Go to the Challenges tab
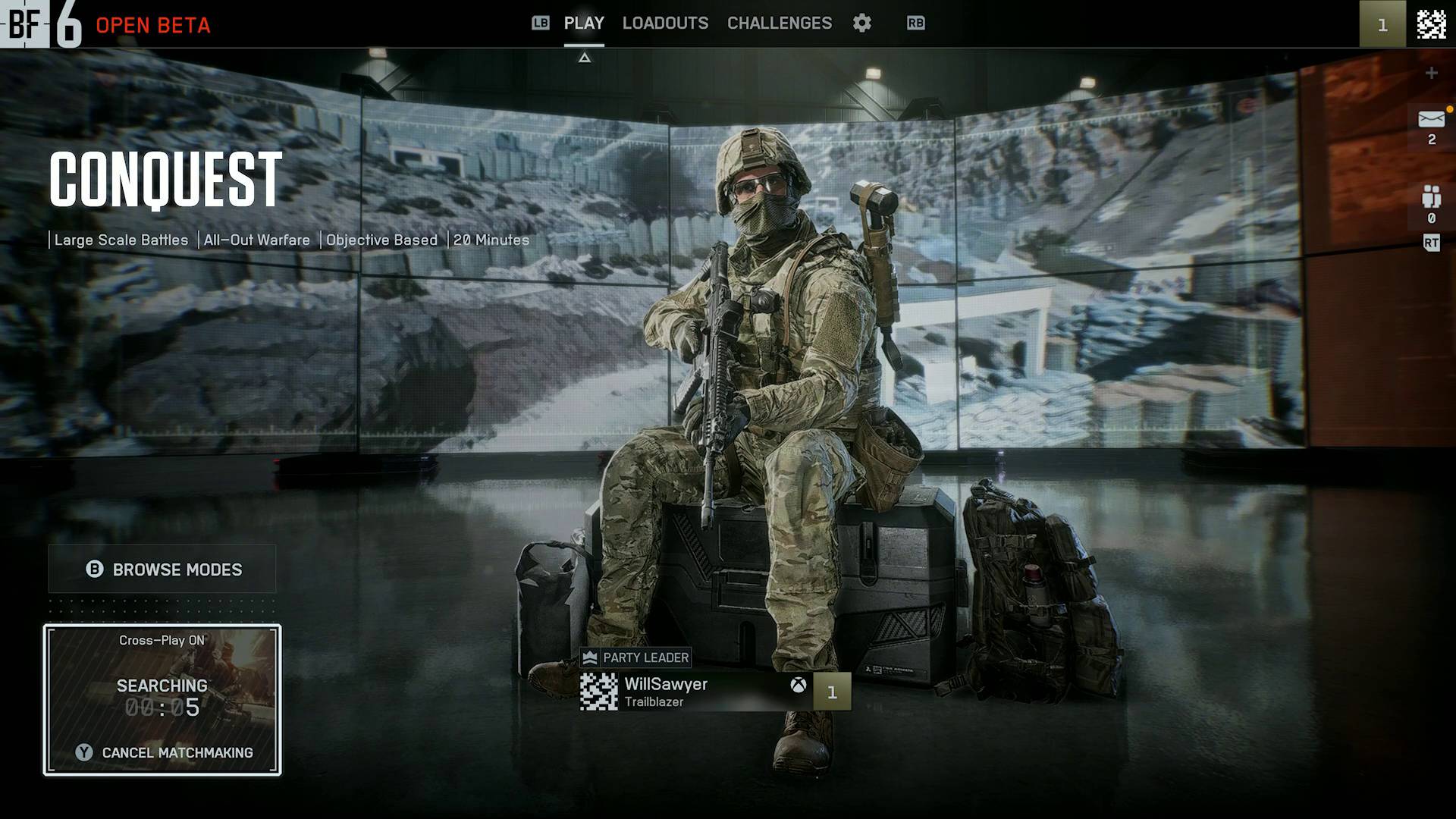The image size is (1456, 819). pyautogui.click(x=779, y=24)
